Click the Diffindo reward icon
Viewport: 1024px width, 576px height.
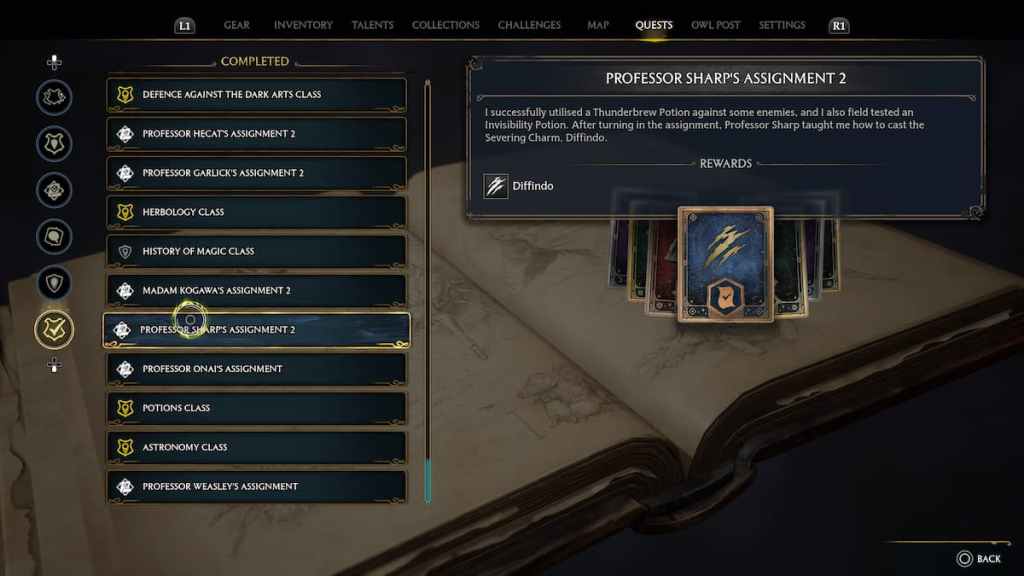[496, 186]
